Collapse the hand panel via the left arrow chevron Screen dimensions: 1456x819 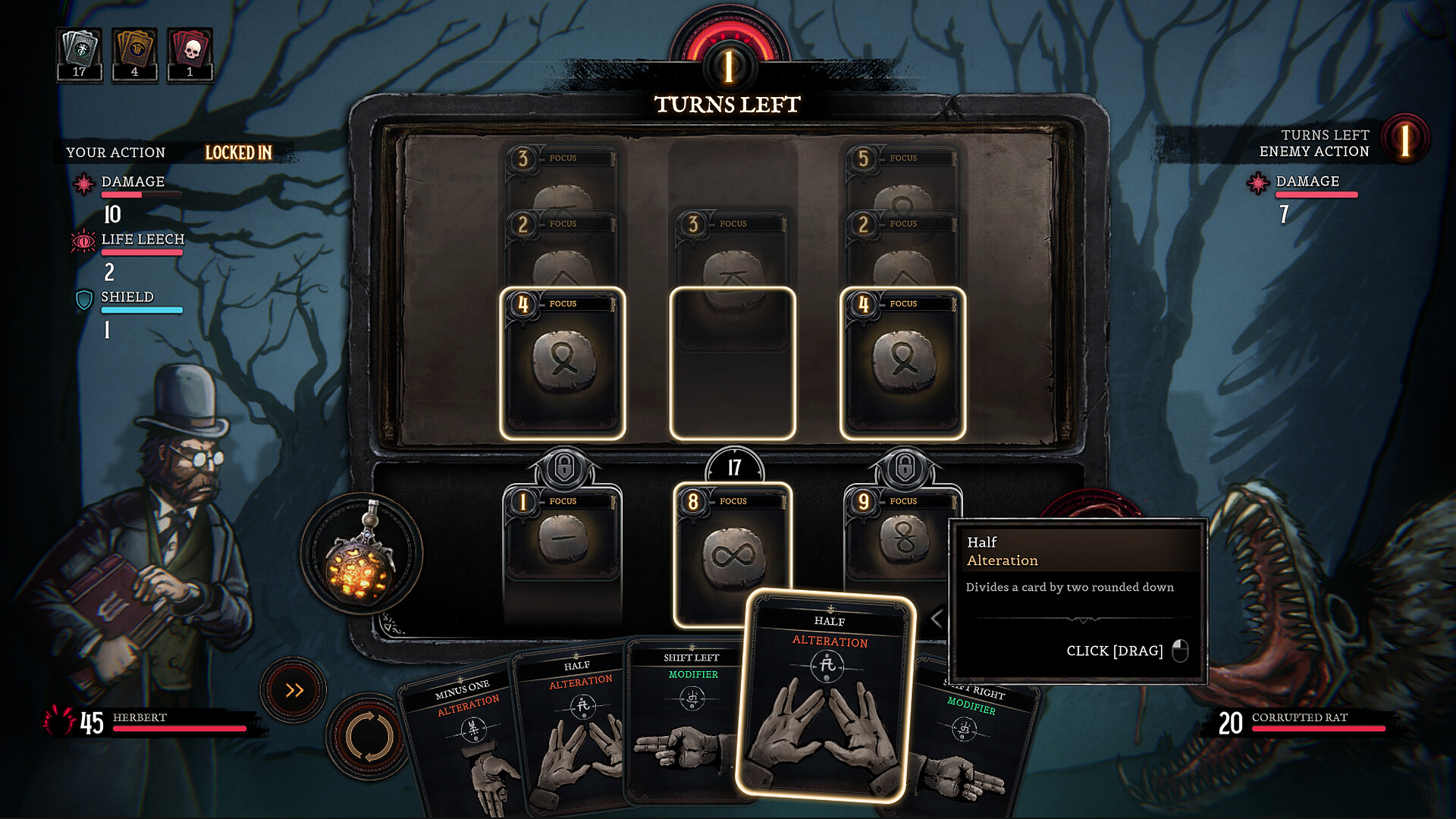click(x=937, y=618)
